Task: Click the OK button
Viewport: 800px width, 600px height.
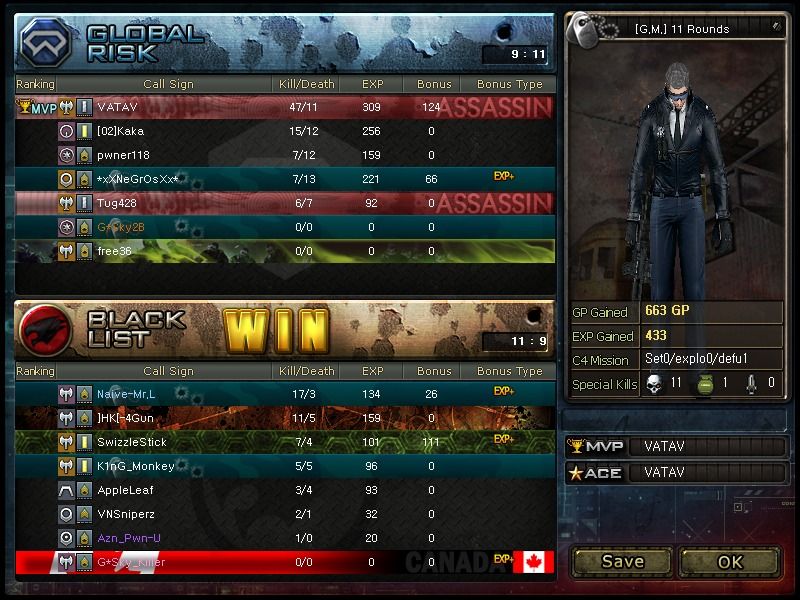Action: (x=729, y=561)
